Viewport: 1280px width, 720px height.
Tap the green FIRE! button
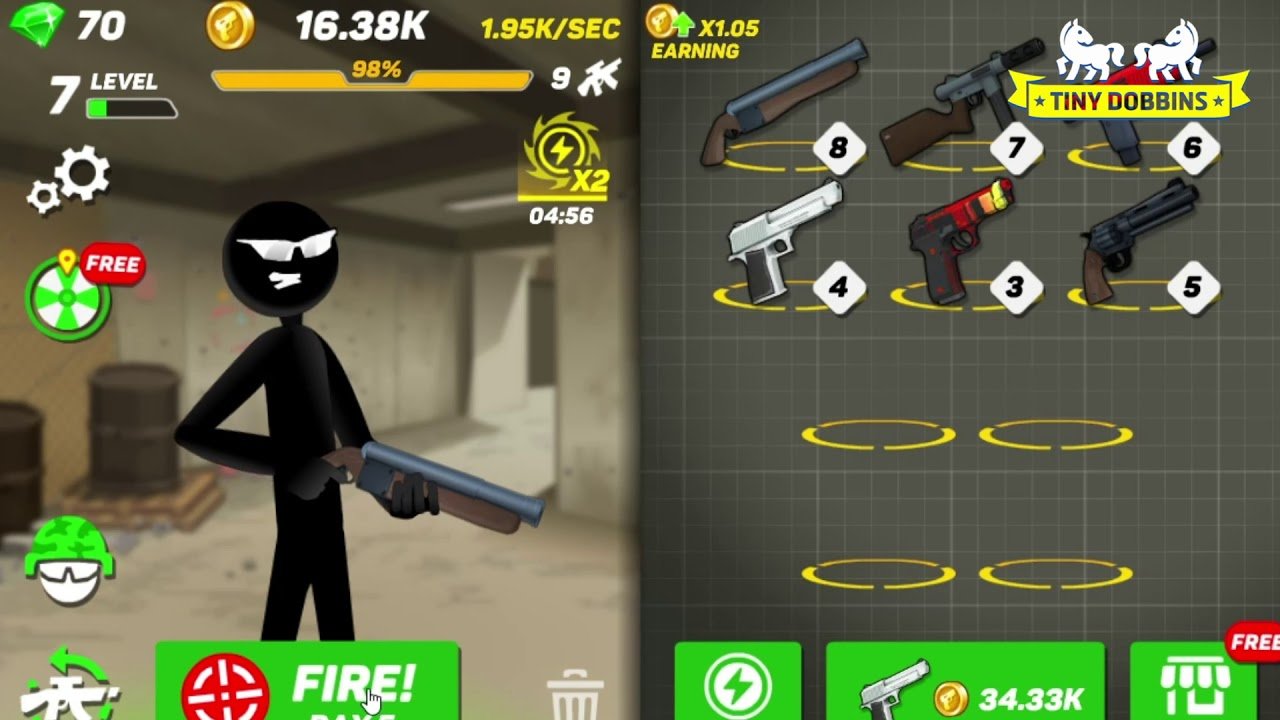(x=307, y=684)
